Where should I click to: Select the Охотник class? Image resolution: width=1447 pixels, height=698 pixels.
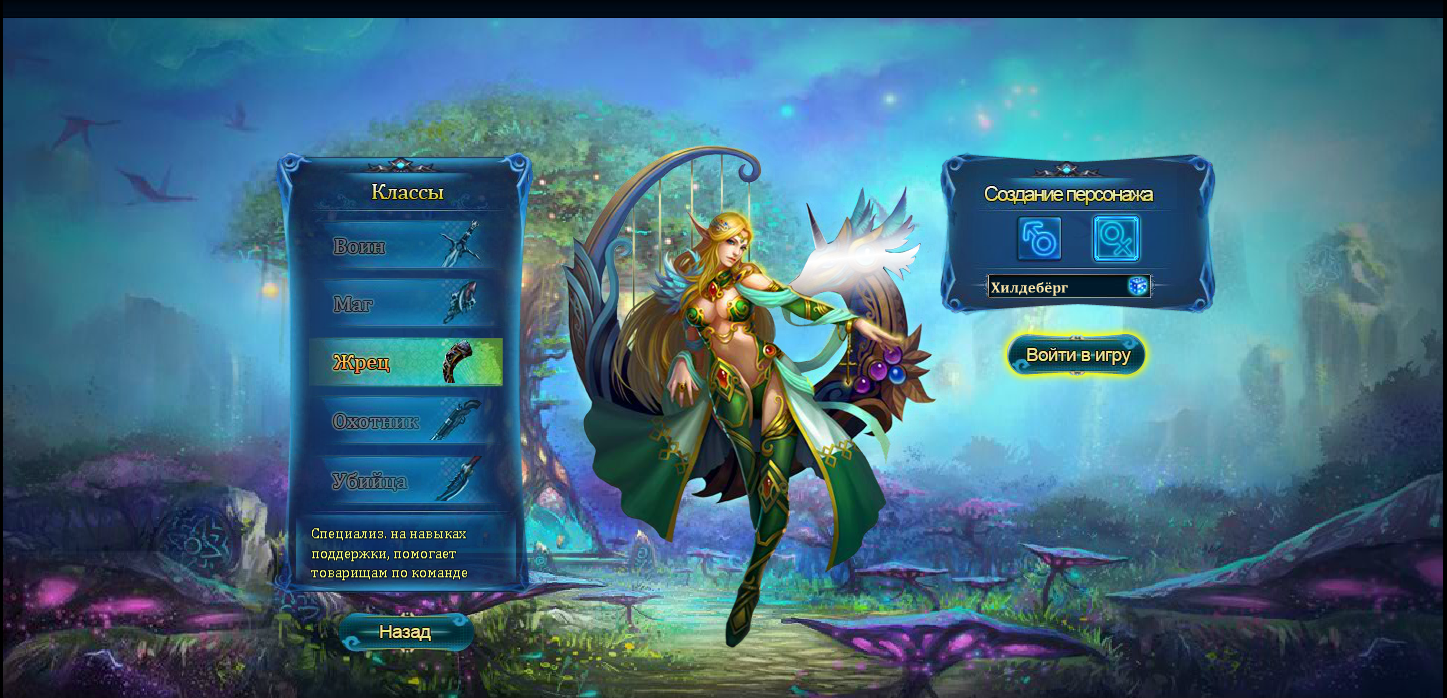click(405, 421)
